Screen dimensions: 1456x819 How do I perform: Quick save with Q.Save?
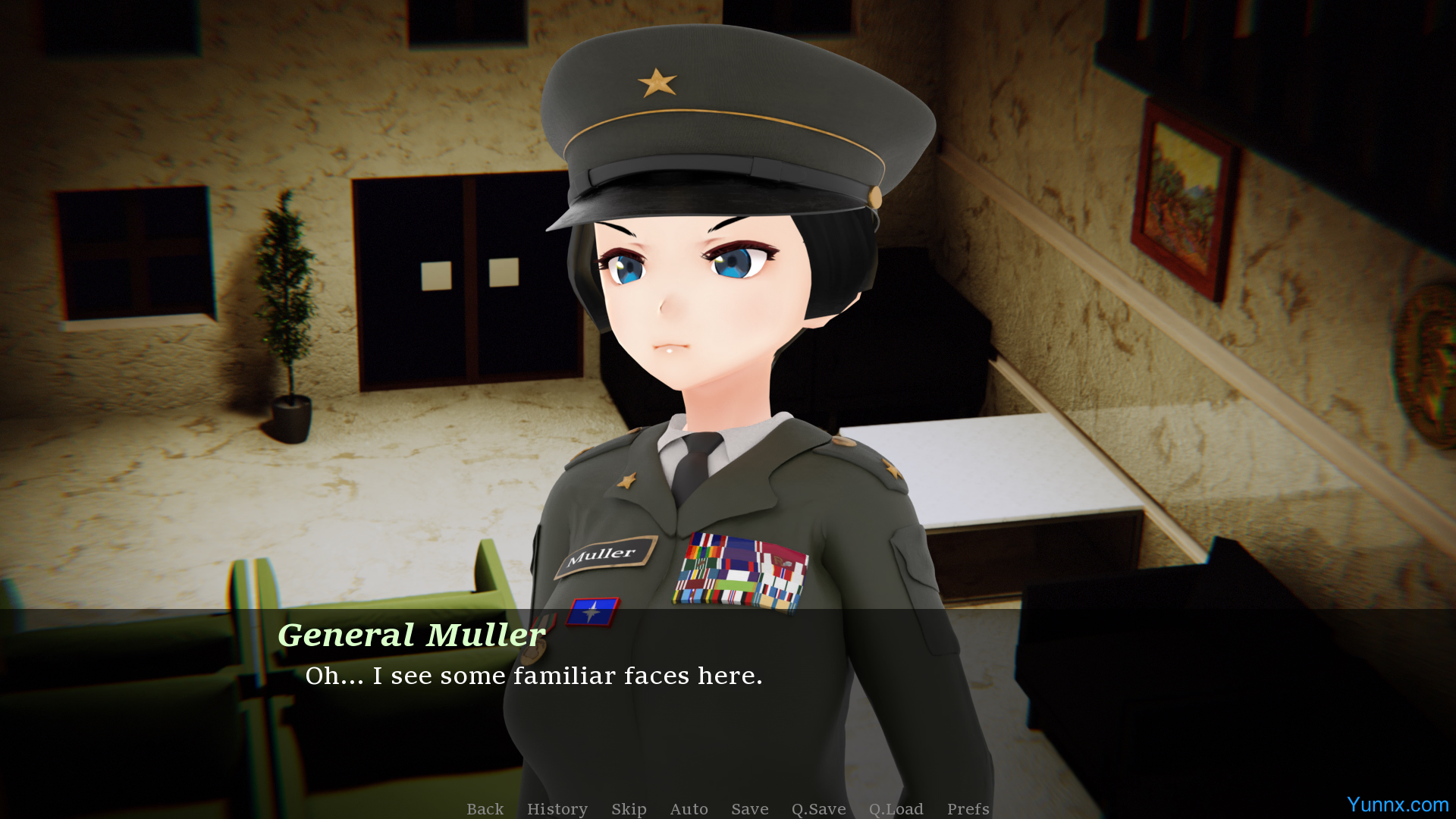(x=818, y=808)
